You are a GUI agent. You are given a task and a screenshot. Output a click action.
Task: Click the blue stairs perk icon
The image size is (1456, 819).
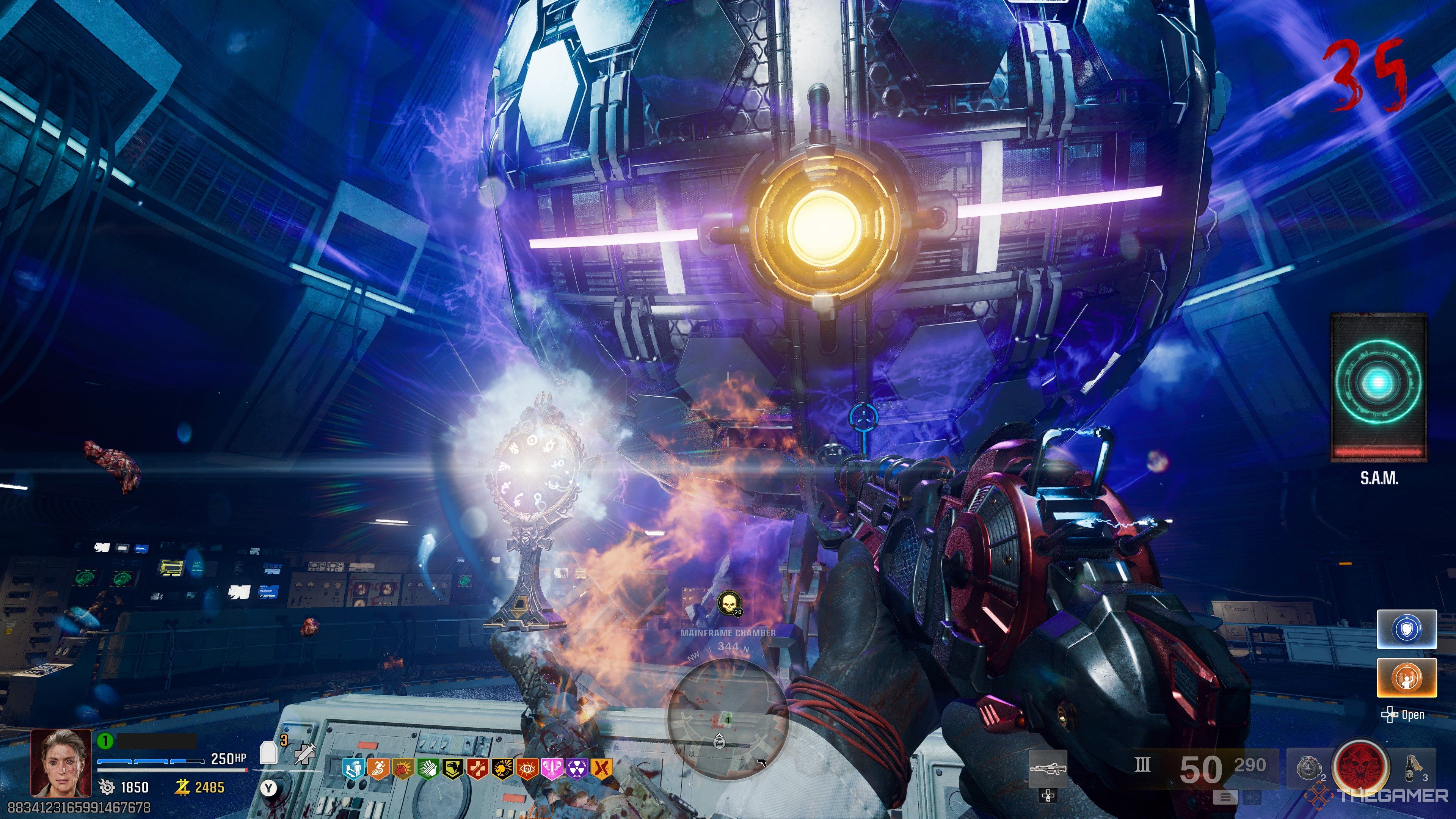(354, 769)
